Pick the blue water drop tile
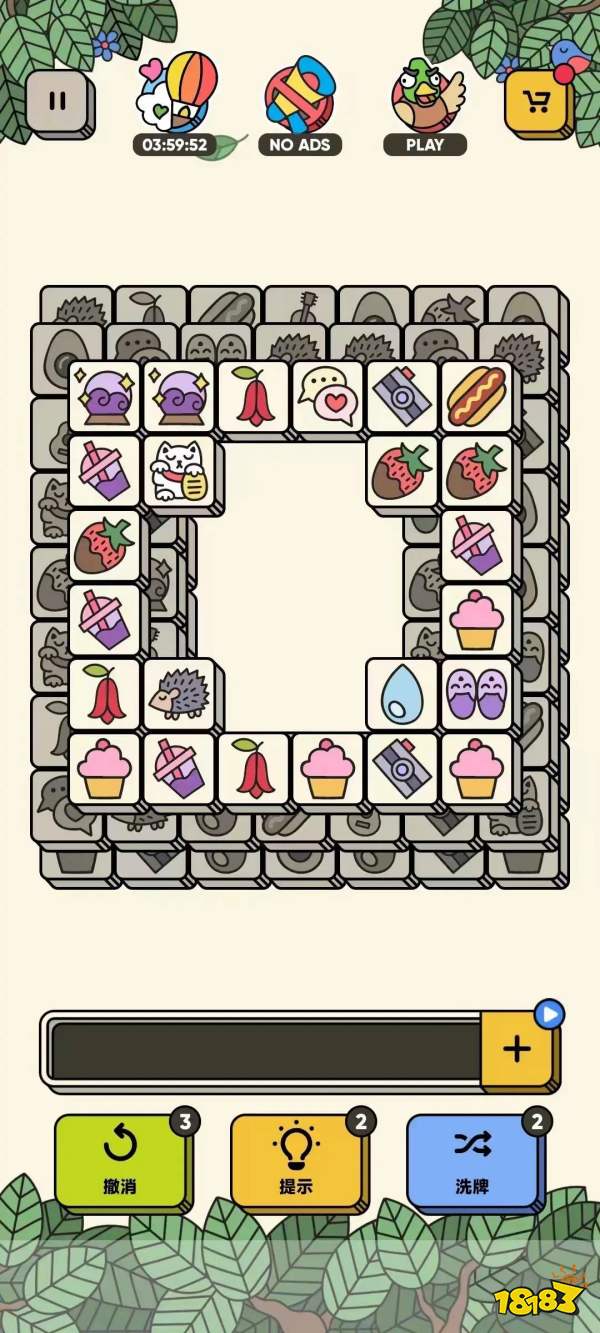 401,693
